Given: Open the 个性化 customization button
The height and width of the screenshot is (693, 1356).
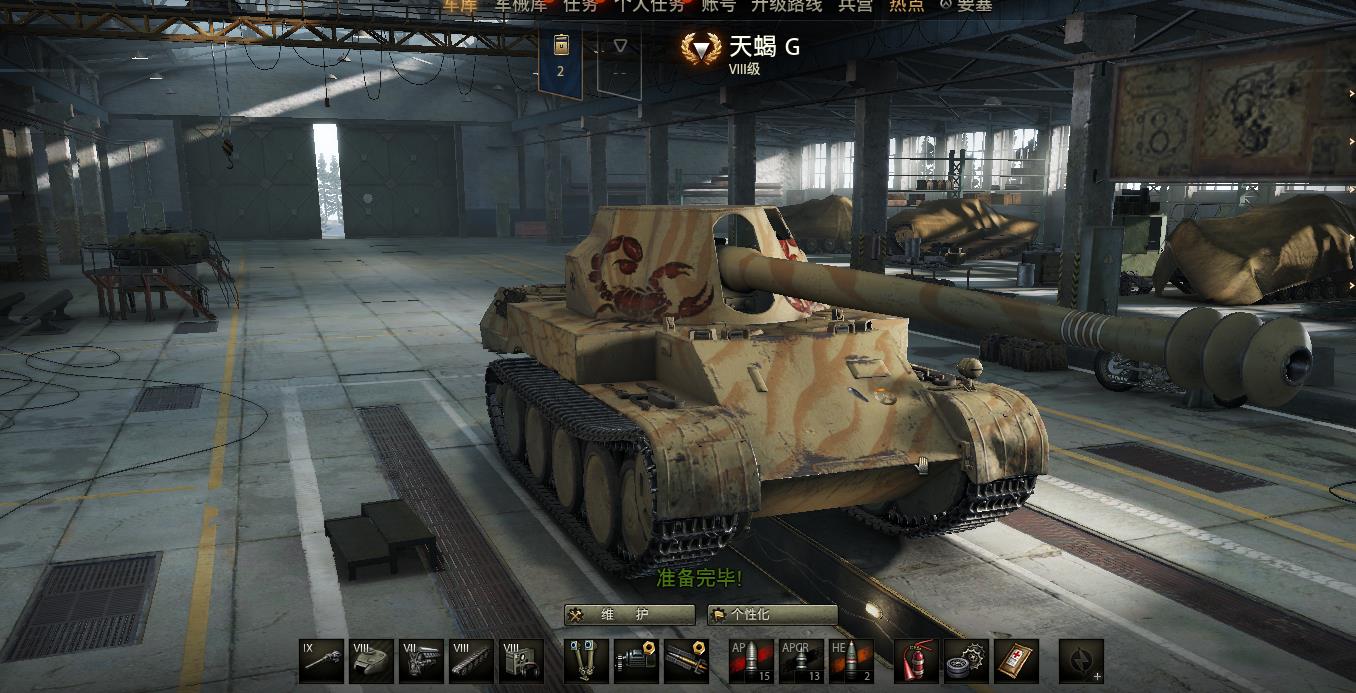Looking at the screenshot, I should click(772, 615).
